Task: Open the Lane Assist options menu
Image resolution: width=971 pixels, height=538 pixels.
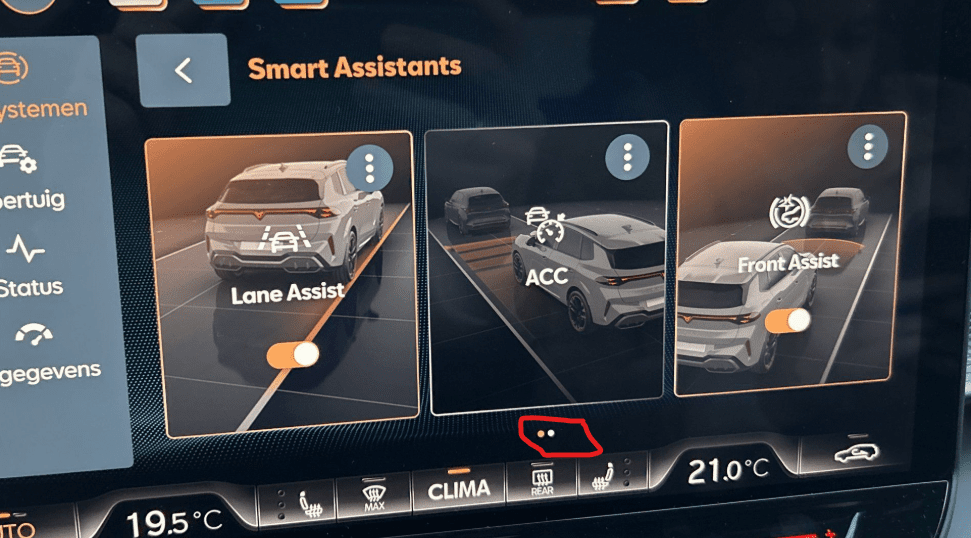Action: click(x=369, y=167)
